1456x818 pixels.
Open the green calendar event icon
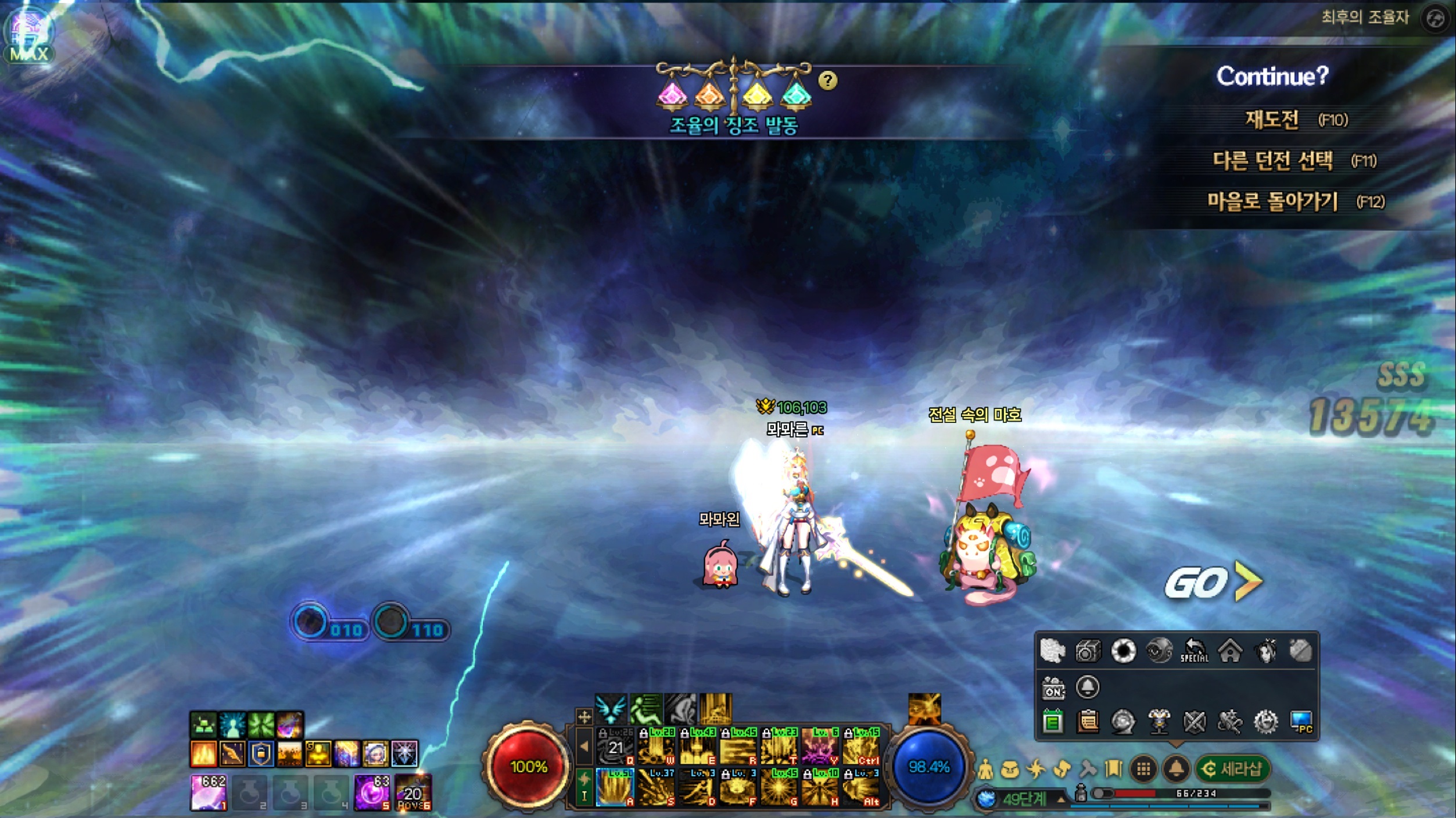coord(1052,722)
